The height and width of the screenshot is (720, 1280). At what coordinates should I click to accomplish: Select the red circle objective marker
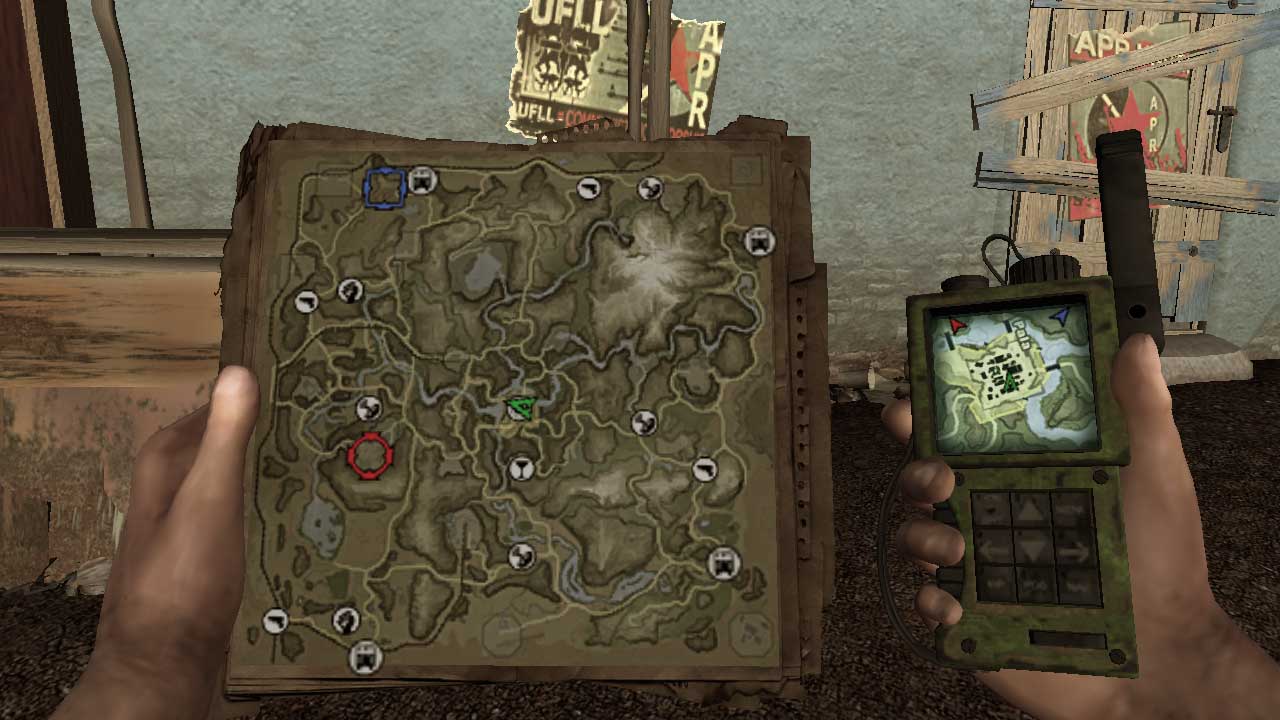(370, 456)
